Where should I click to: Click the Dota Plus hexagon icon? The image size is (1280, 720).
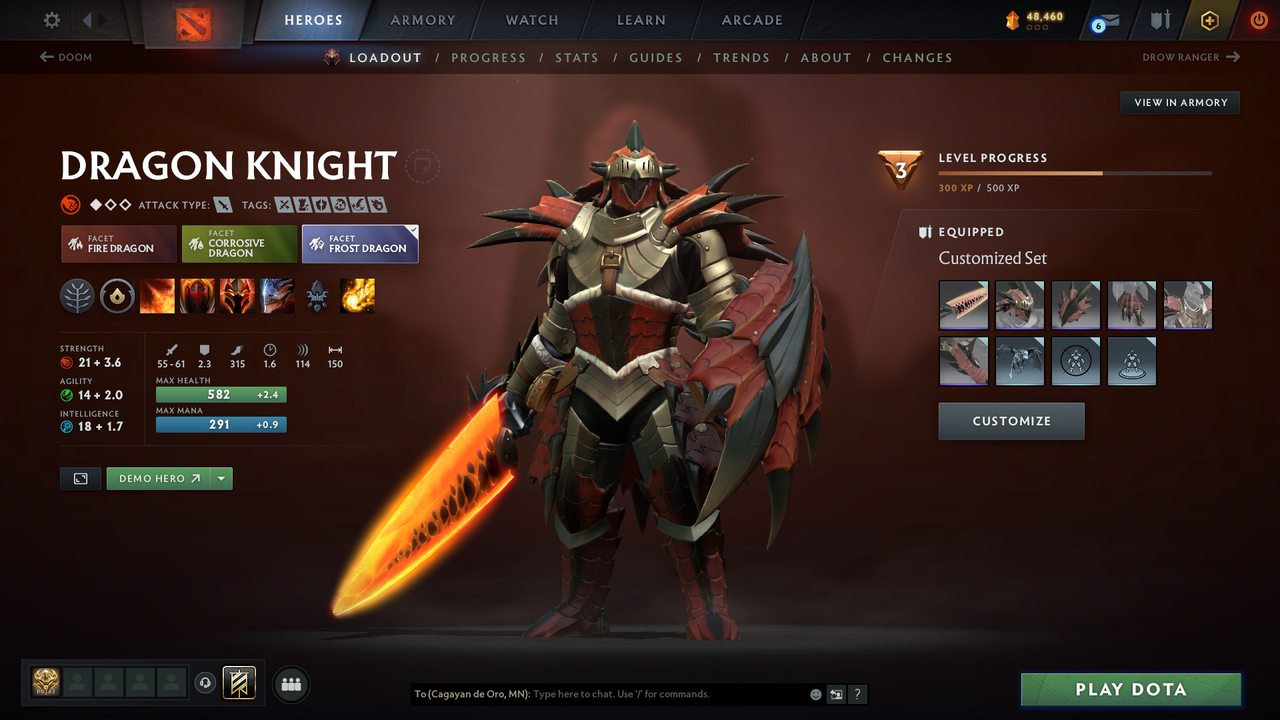[1210, 20]
